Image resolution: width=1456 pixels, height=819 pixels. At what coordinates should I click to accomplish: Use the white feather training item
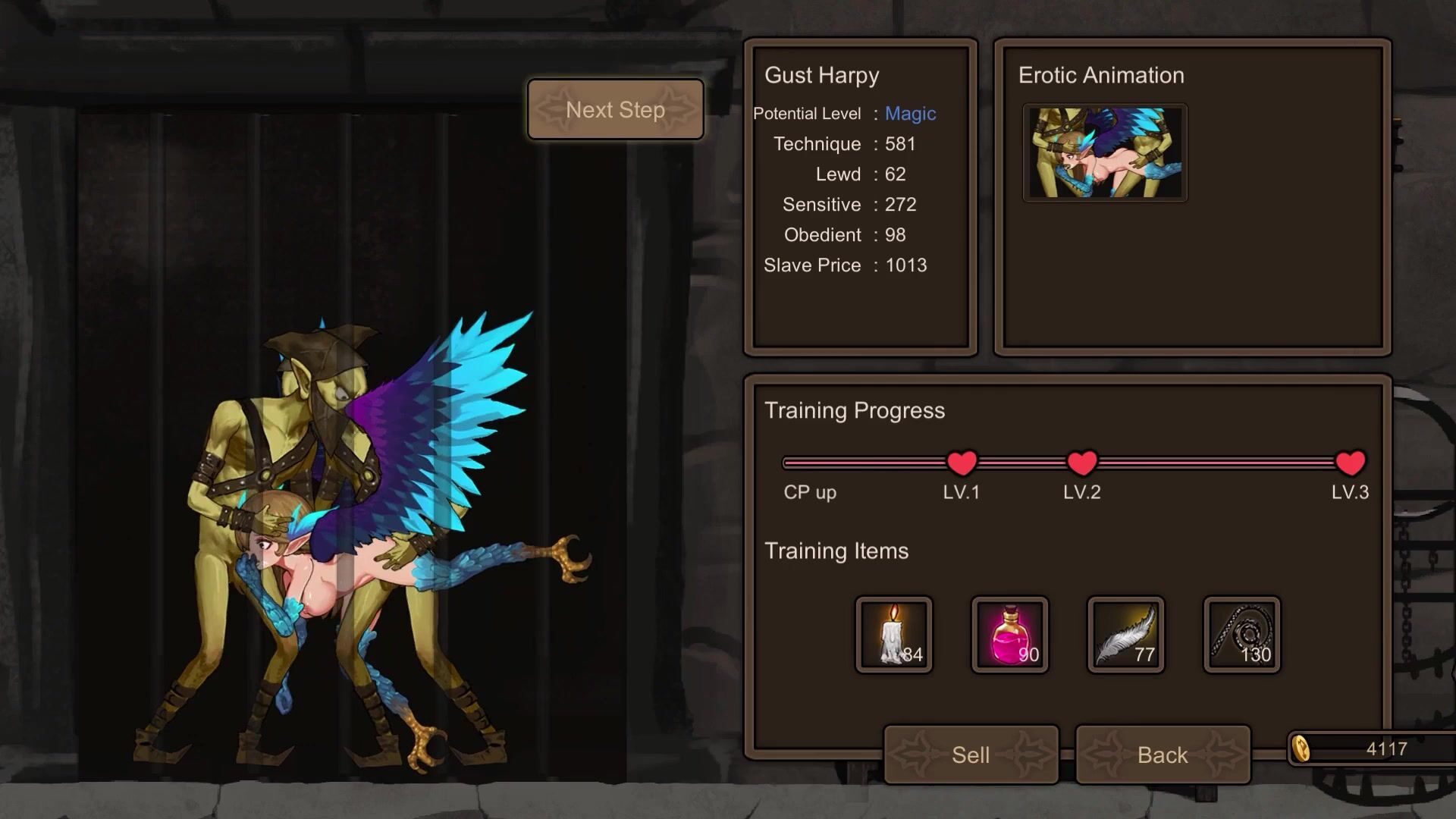coord(1126,635)
